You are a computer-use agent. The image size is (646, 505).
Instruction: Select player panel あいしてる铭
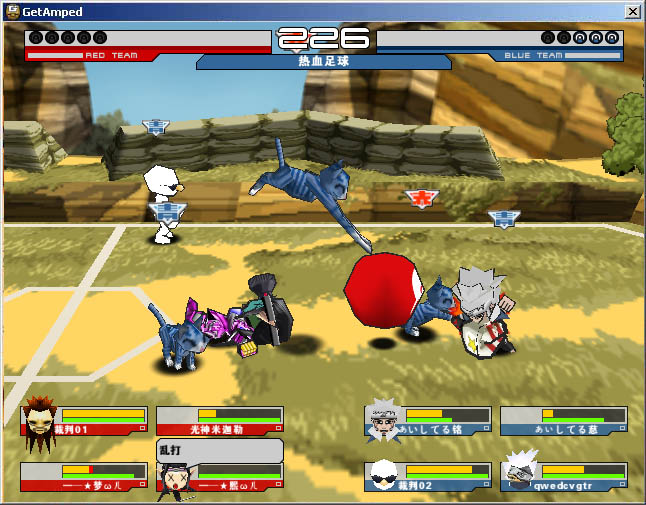pyautogui.click(x=429, y=421)
